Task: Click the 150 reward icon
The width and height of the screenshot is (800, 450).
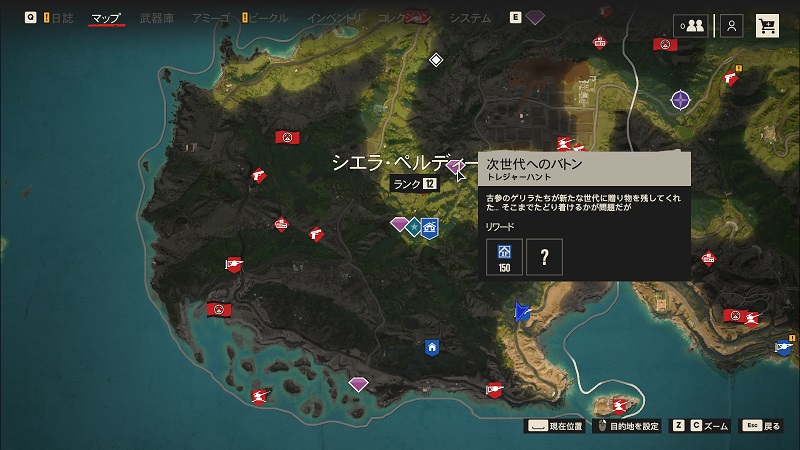Action: point(504,257)
